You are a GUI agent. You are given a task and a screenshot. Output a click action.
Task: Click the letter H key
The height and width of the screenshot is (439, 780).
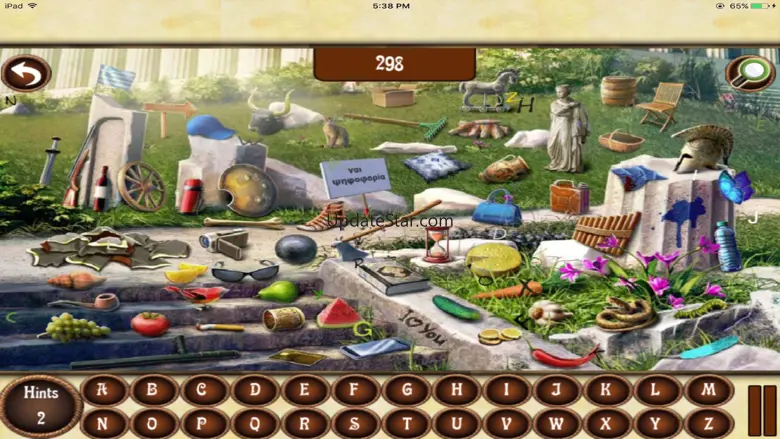(x=456, y=391)
